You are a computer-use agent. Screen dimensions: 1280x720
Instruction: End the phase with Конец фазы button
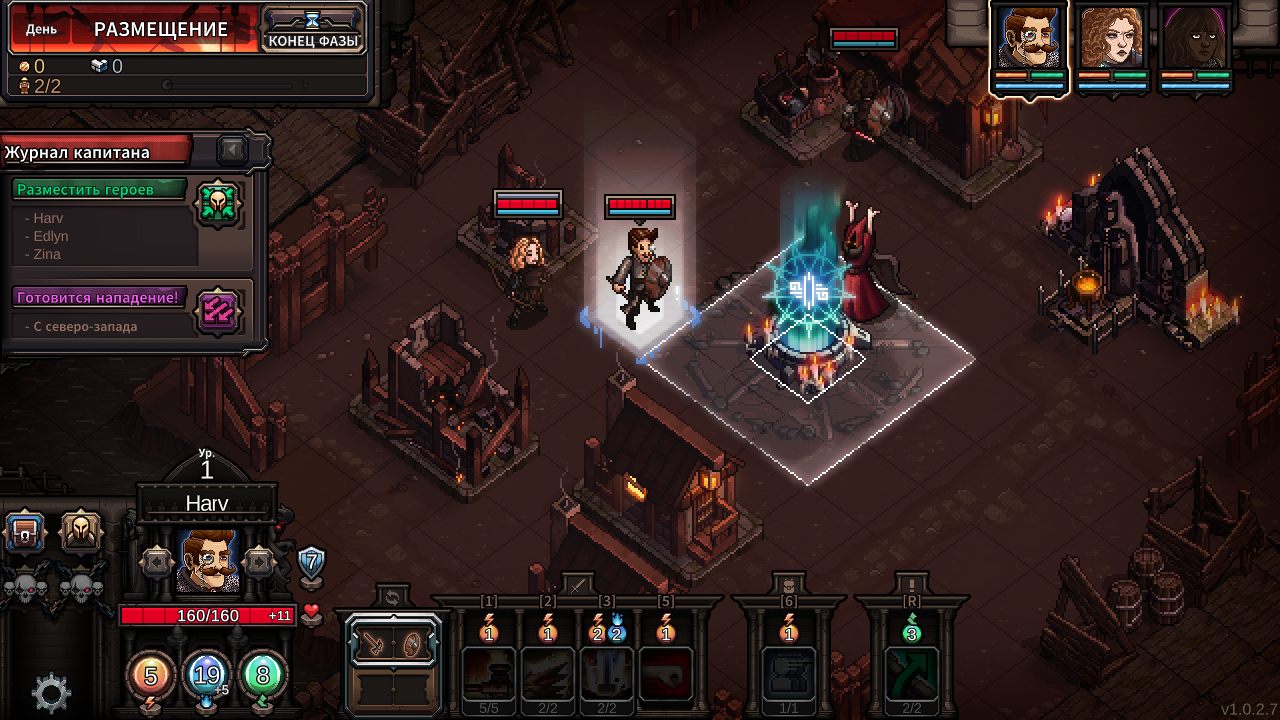312,30
